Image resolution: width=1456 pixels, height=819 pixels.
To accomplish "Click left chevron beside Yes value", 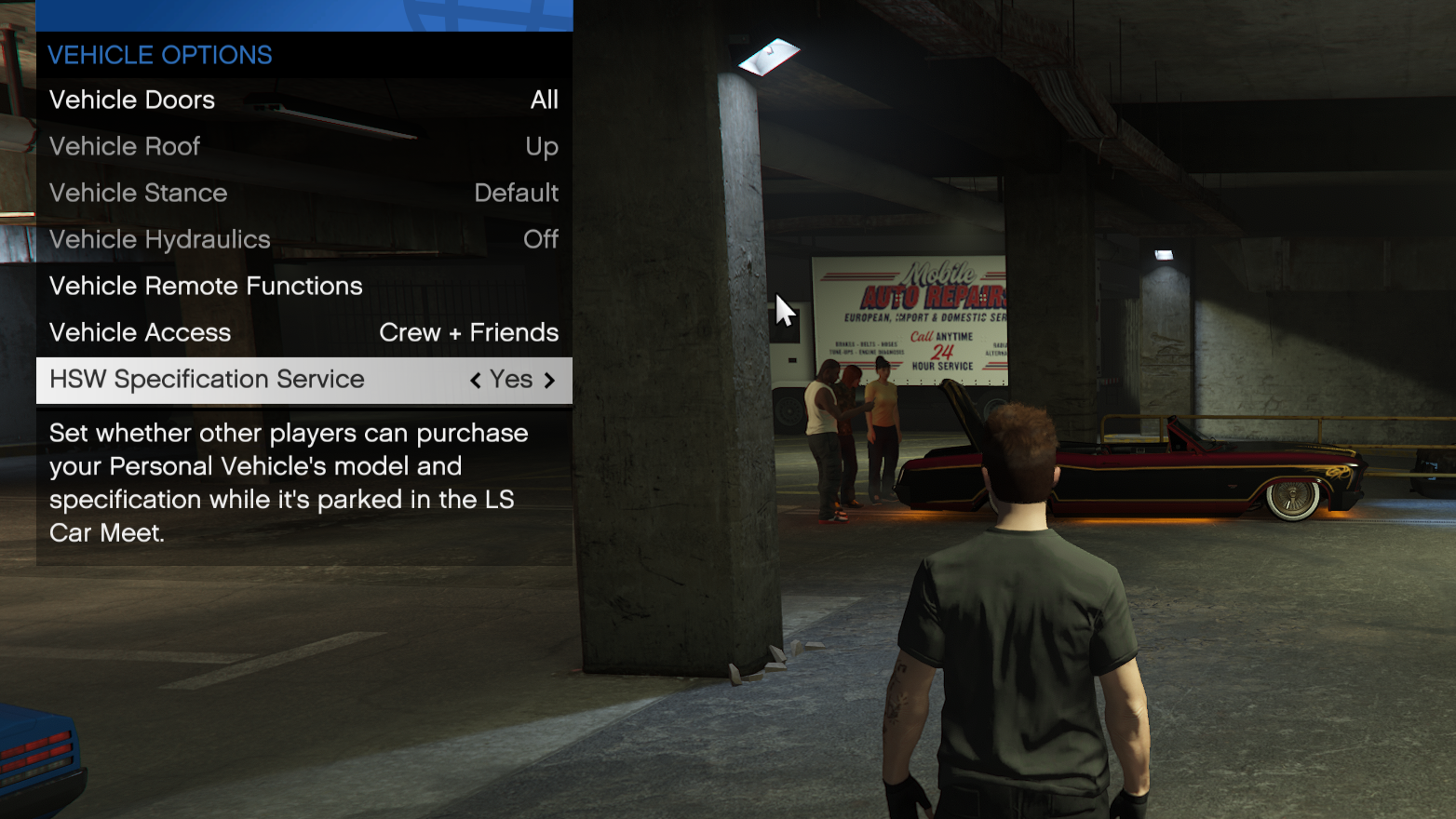I will 474,380.
